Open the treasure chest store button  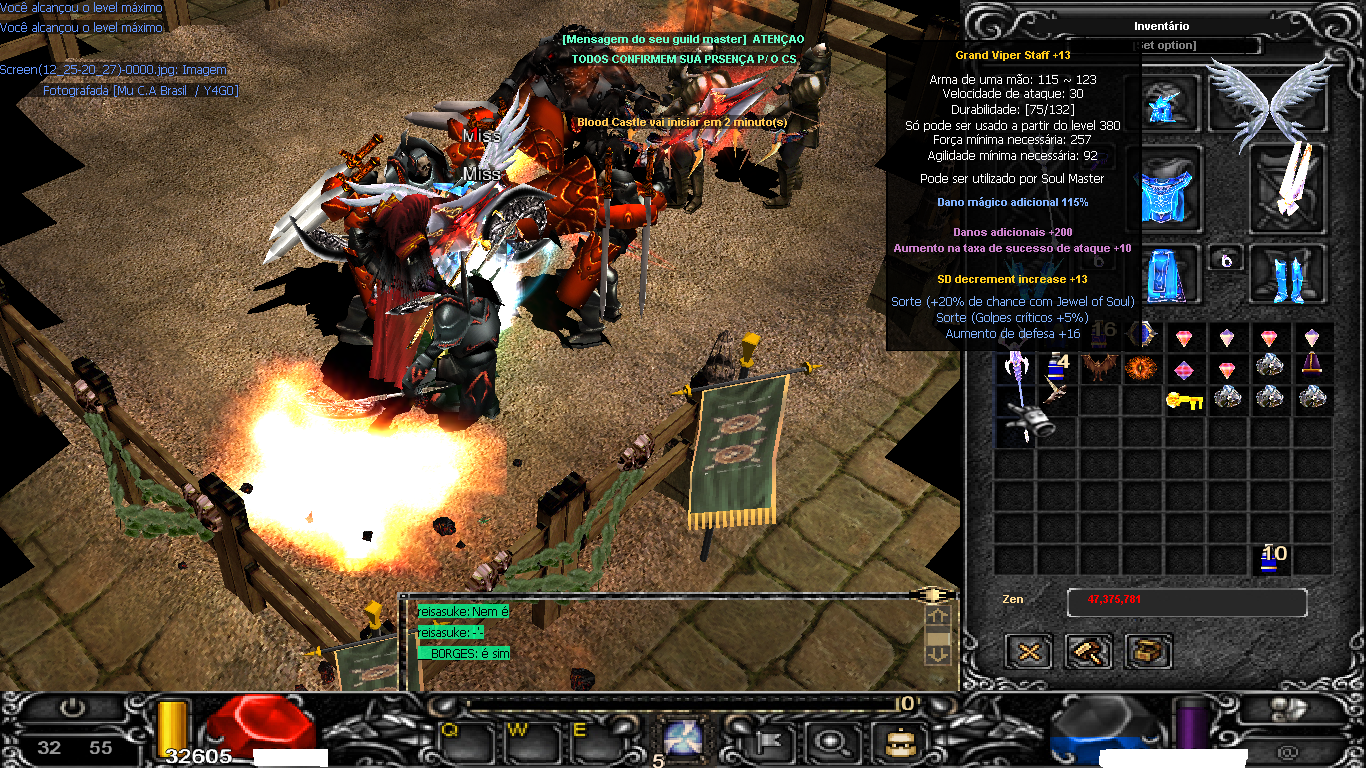(x=1148, y=652)
